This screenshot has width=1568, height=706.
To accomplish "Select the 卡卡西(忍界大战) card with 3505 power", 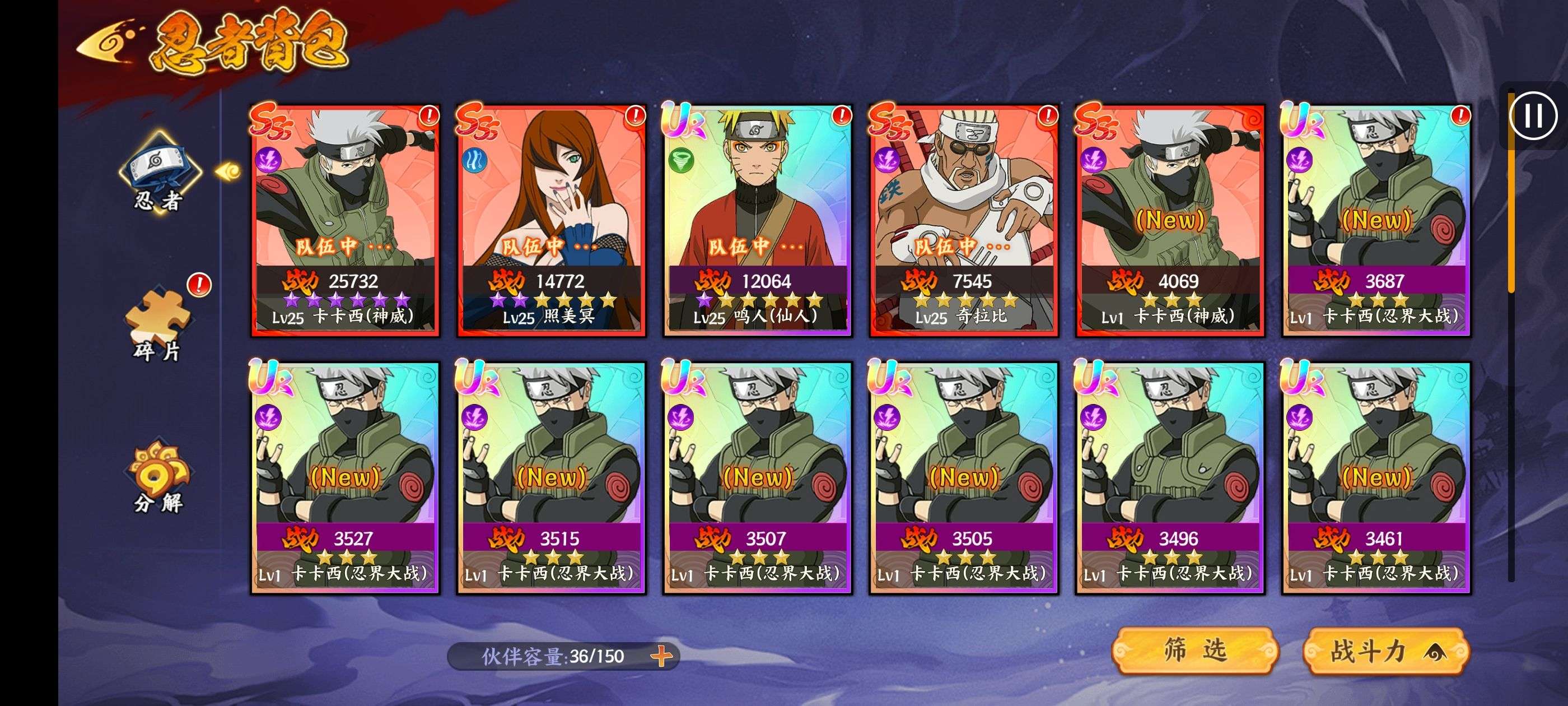I will click(964, 477).
